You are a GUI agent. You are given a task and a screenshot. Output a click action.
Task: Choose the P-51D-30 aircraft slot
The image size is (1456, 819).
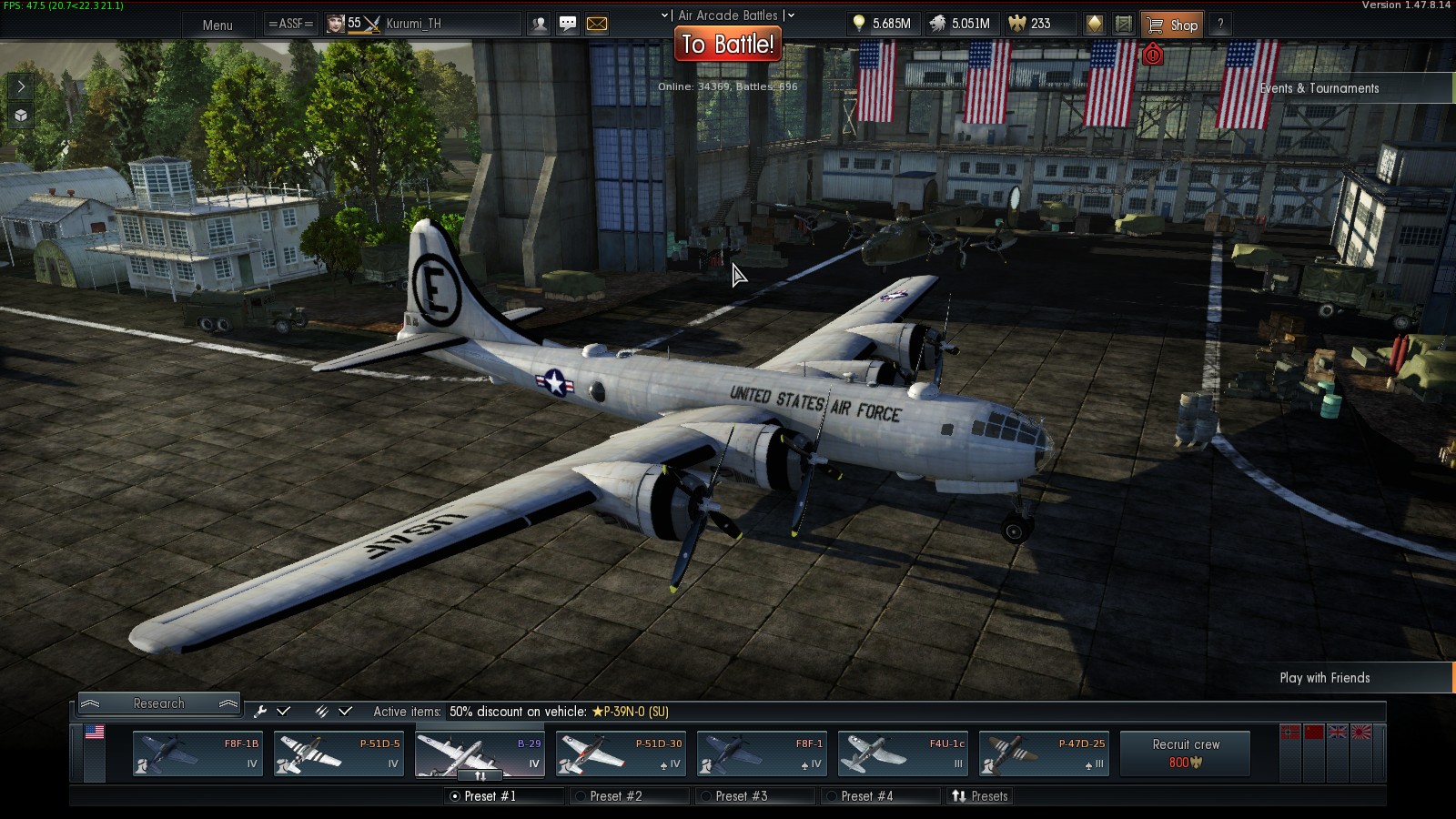pyautogui.click(x=621, y=754)
